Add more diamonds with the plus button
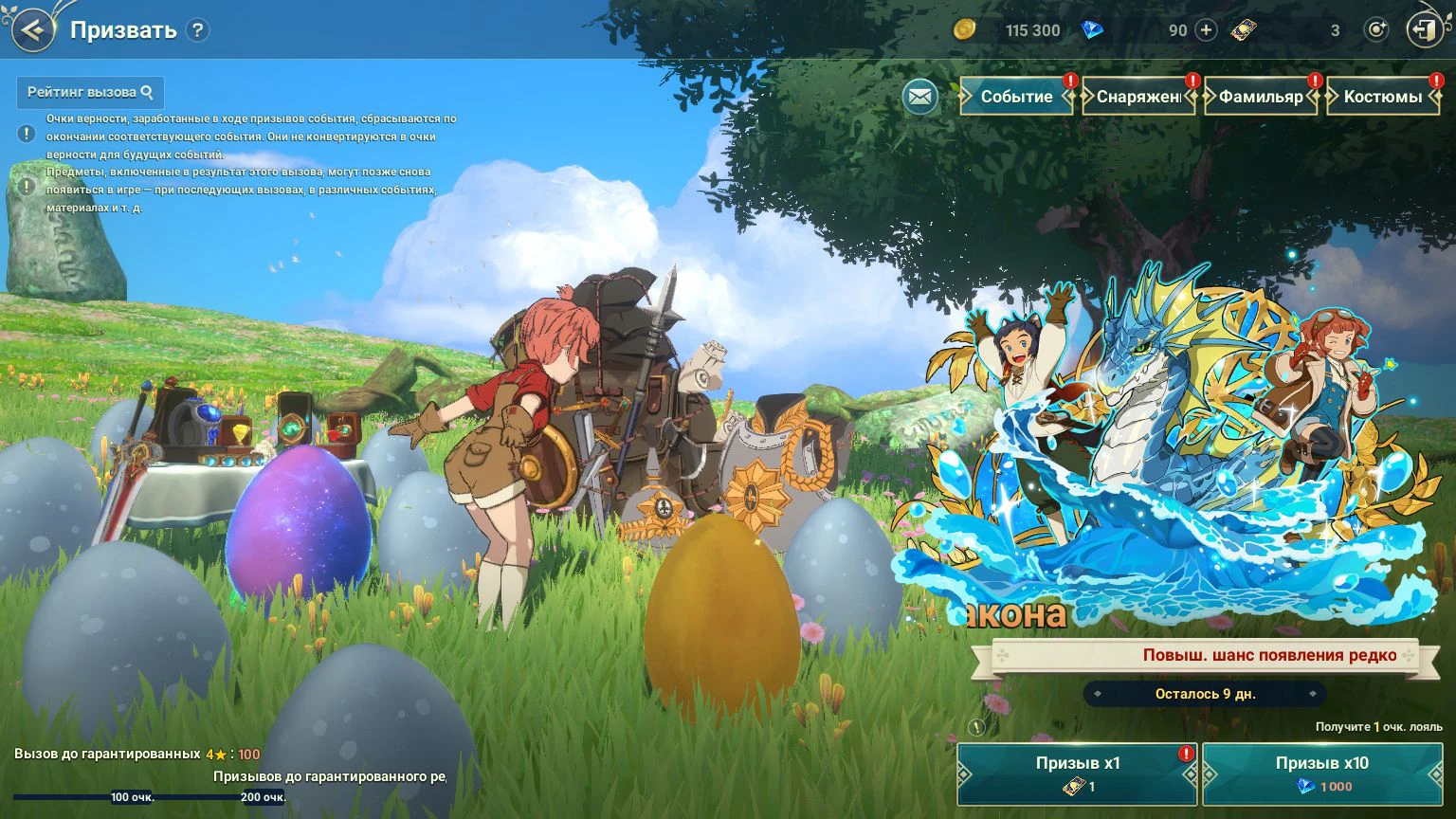Image resolution: width=1456 pixels, height=819 pixels. click(x=1206, y=30)
